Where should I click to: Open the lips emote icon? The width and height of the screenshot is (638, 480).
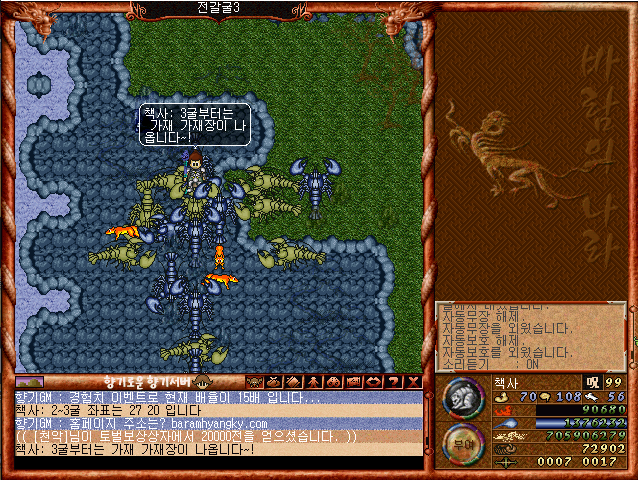tap(374, 382)
